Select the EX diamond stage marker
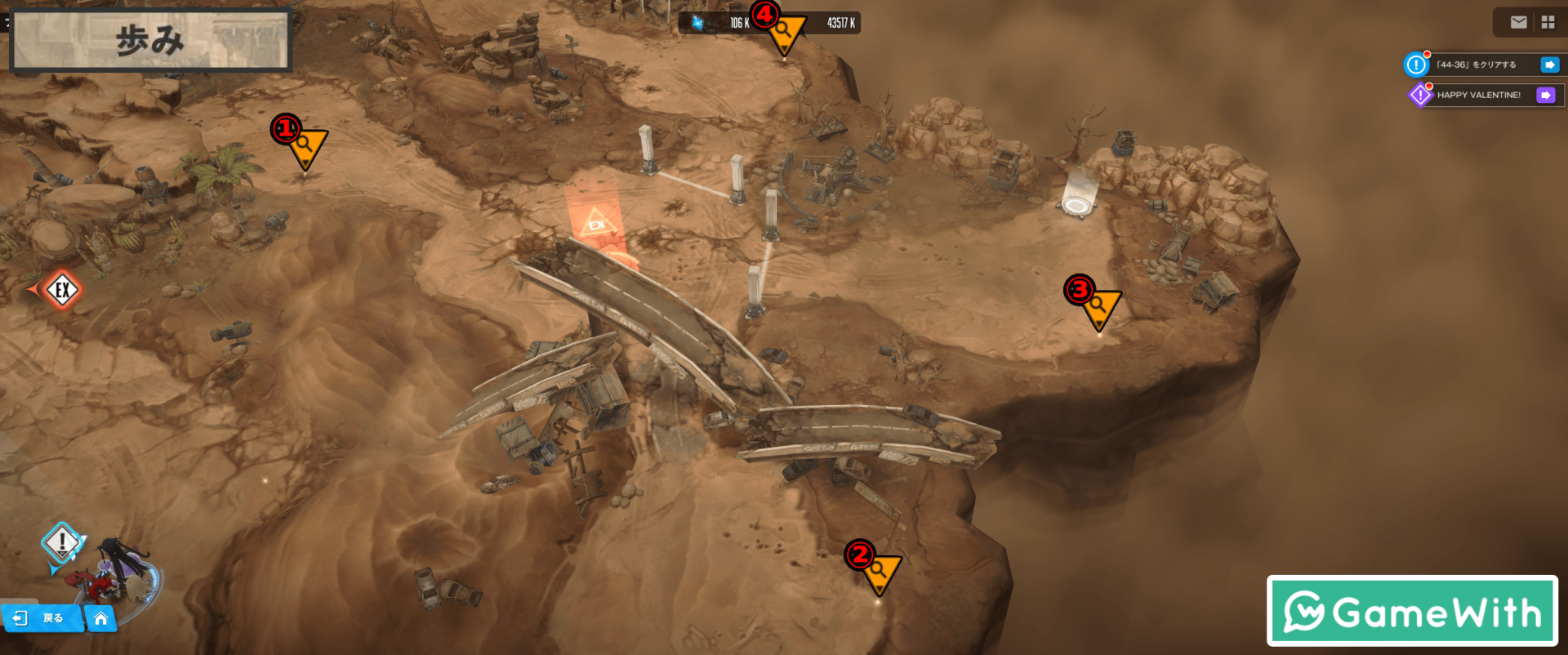The width and height of the screenshot is (1568, 655). [62, 289]
